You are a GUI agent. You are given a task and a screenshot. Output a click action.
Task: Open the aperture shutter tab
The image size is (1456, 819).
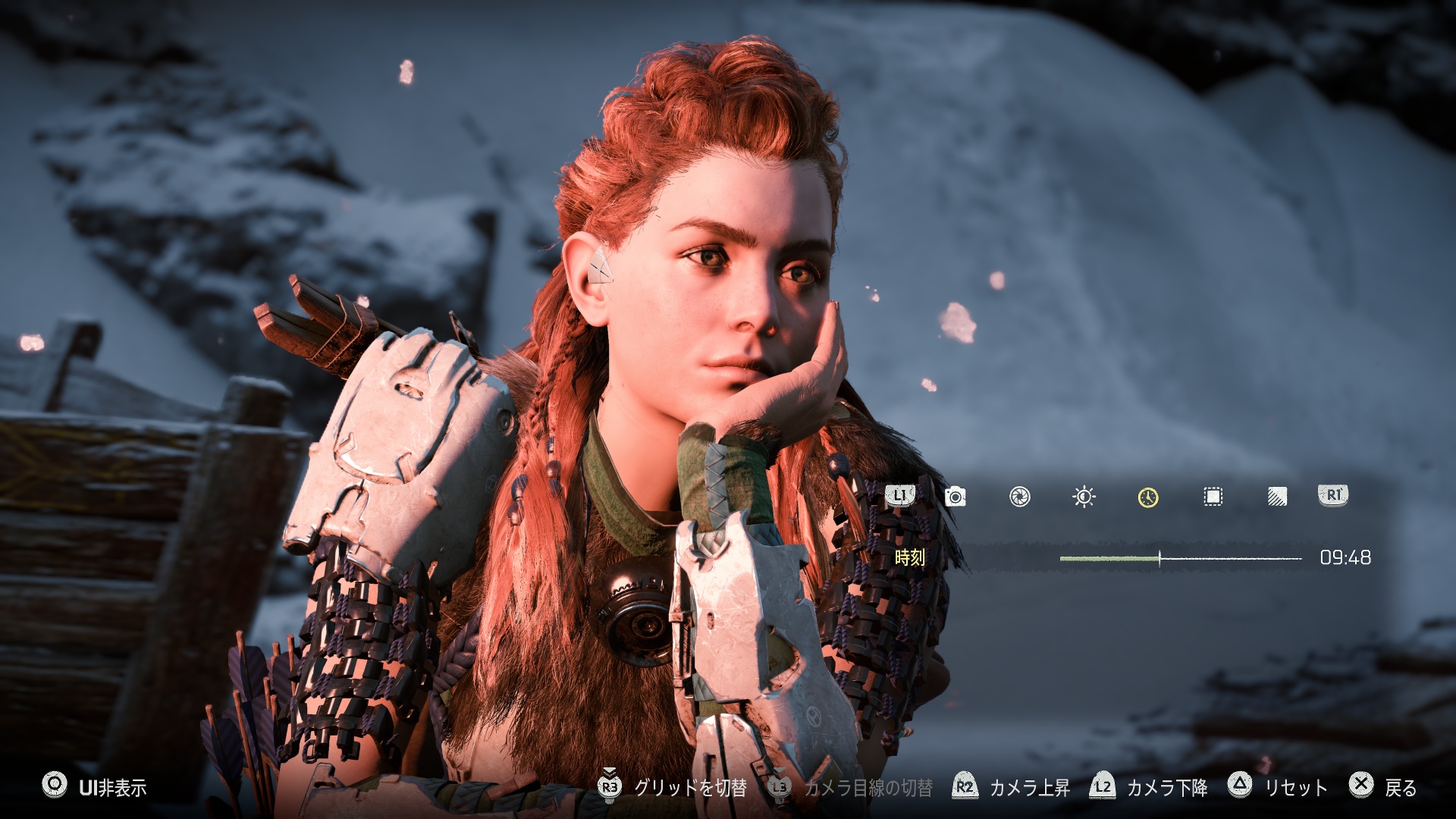1019,497
